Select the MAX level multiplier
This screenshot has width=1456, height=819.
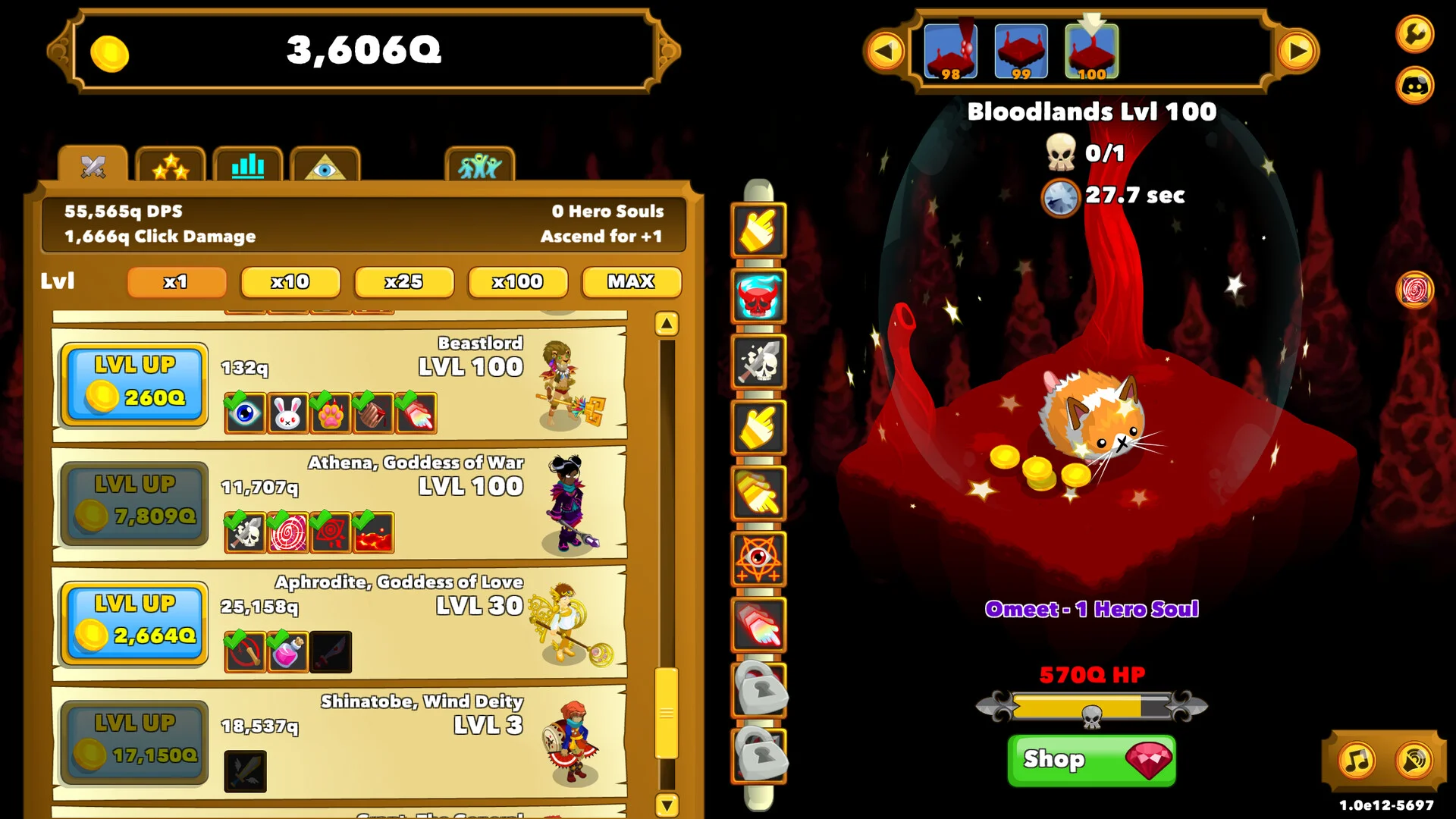[631, 282]
